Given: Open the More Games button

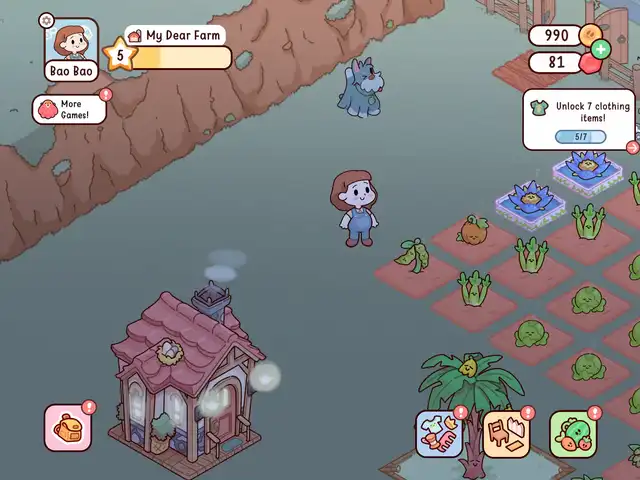Looking at the screenshot, I should 70,109.
